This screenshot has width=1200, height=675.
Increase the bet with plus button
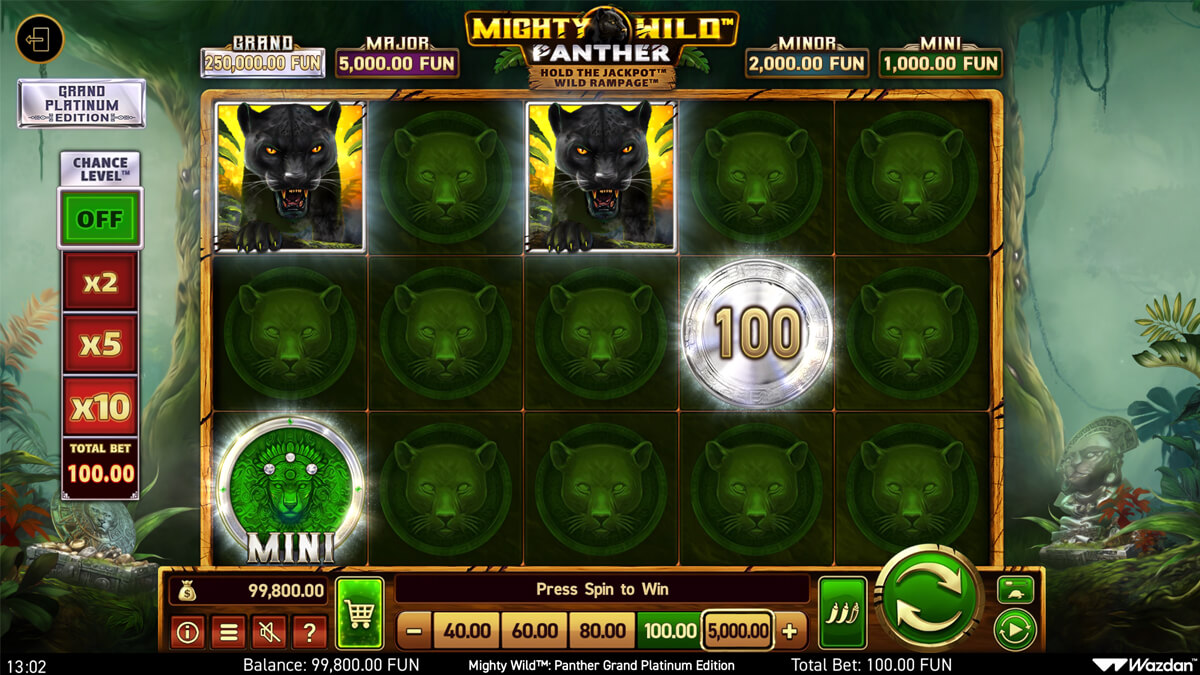click(790, 631)
